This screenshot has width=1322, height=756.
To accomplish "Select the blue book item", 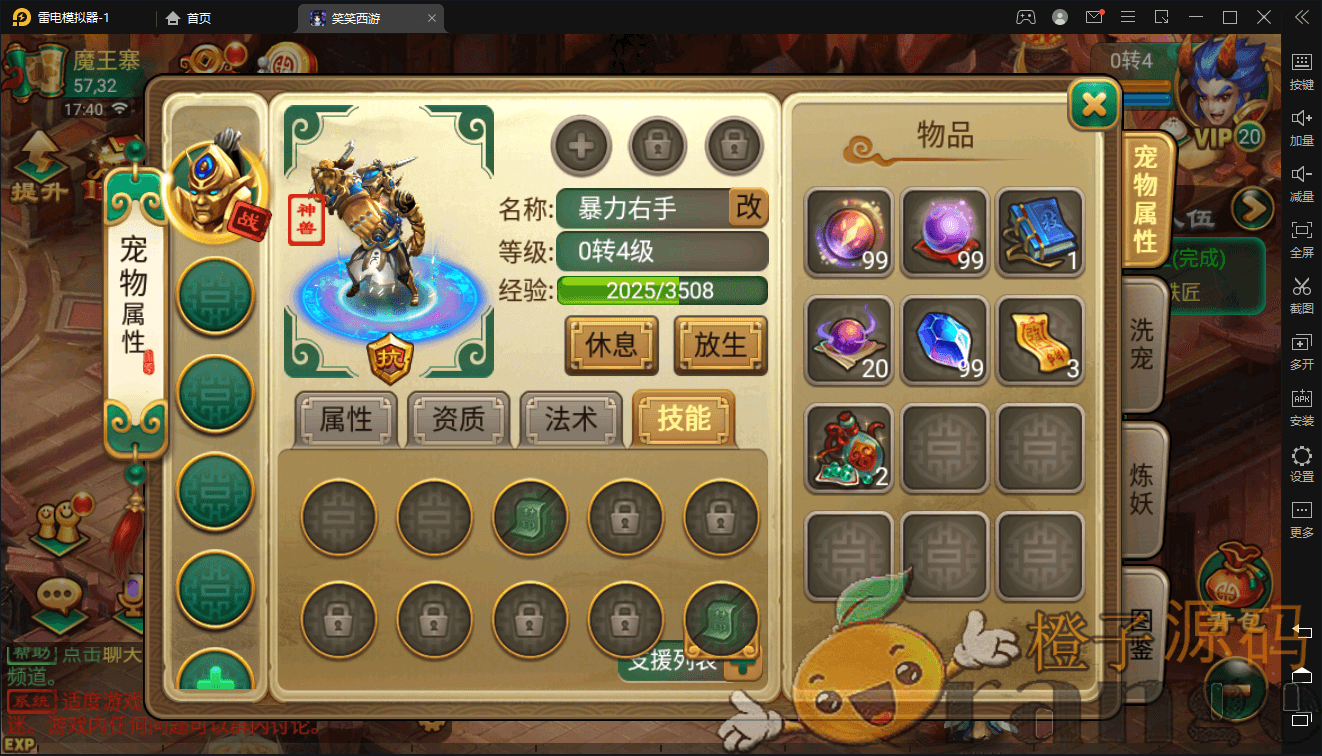I will 1040,232.
